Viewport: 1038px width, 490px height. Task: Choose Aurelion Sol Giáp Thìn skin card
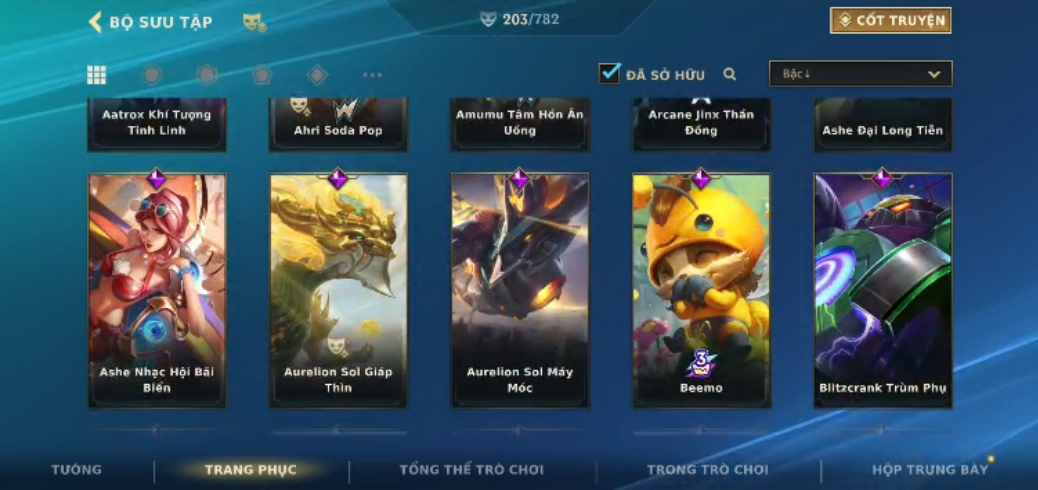[x=338, y=290]
